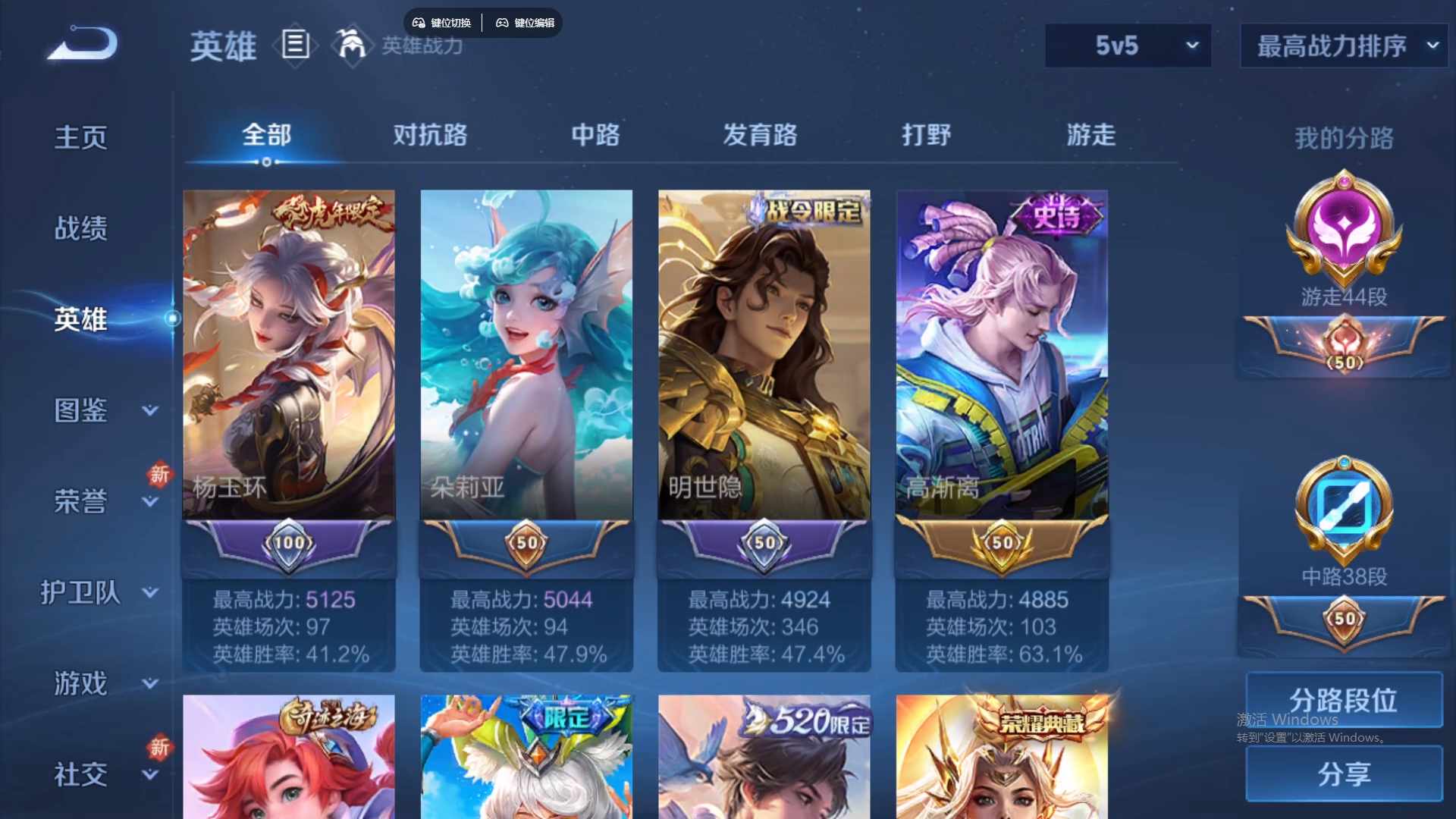Click the 英雄战力 emblem icon
Viewport: 1456px width, 819px height.
[x=353, y=45]
